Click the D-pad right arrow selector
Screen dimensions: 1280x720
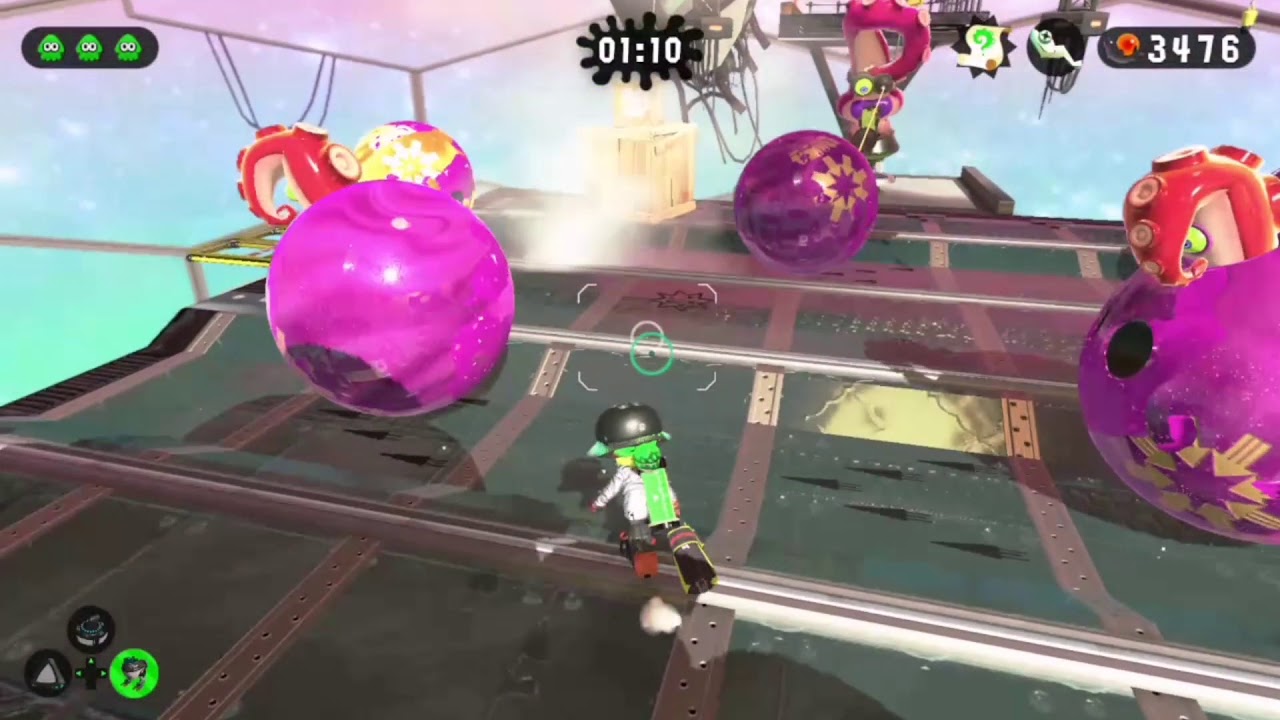pyautogui.click(x=104, y=673)
